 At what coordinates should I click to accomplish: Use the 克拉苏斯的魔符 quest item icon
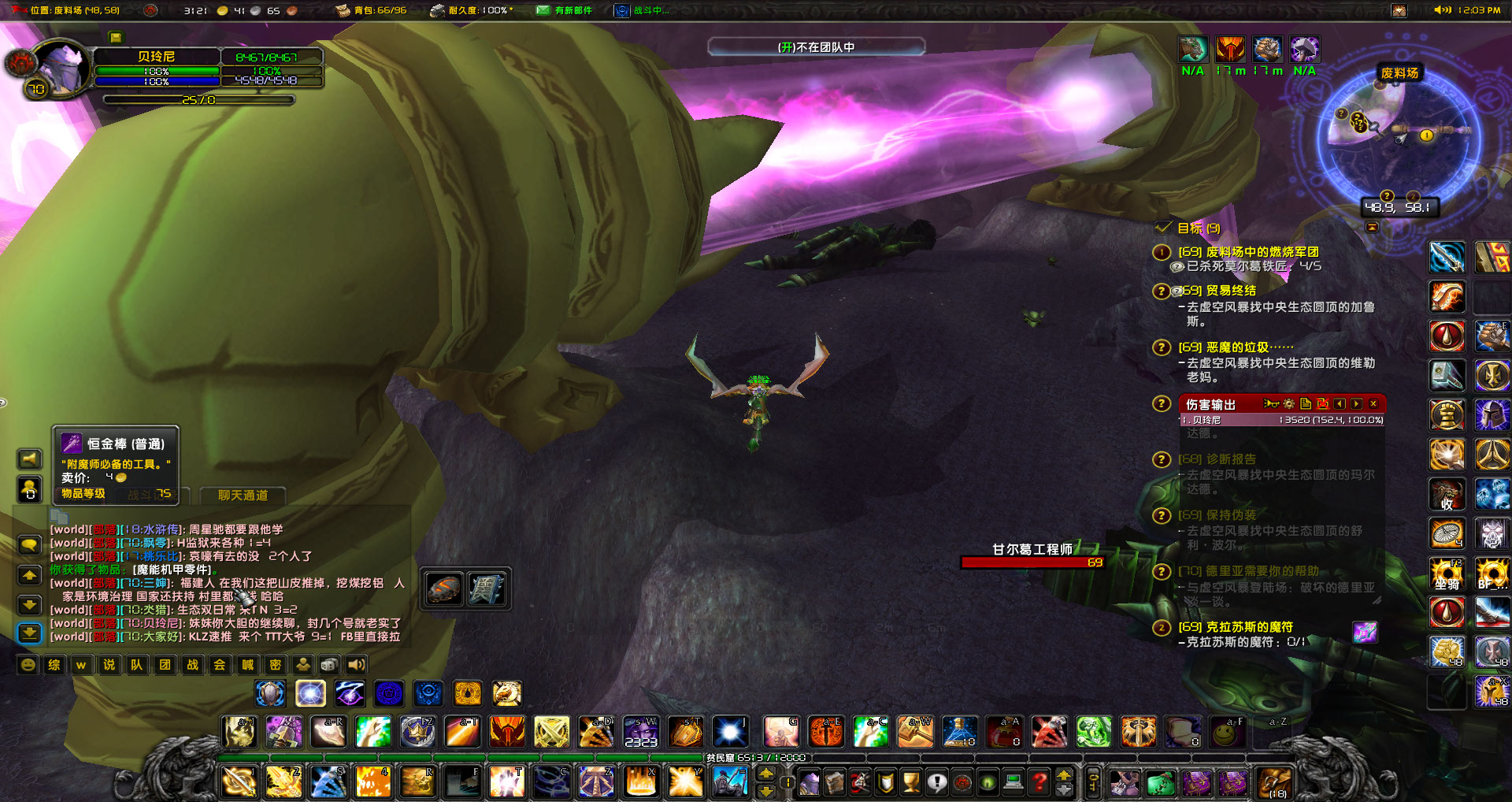point(1365,632)
